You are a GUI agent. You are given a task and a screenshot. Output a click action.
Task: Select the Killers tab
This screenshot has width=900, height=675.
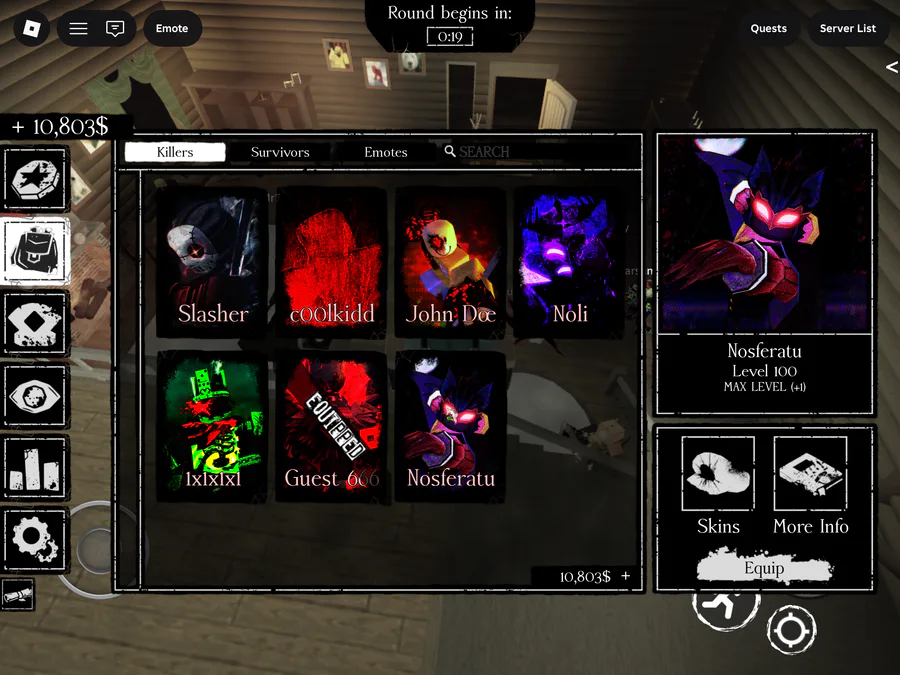pyautogui.click(x=175, y=152)
